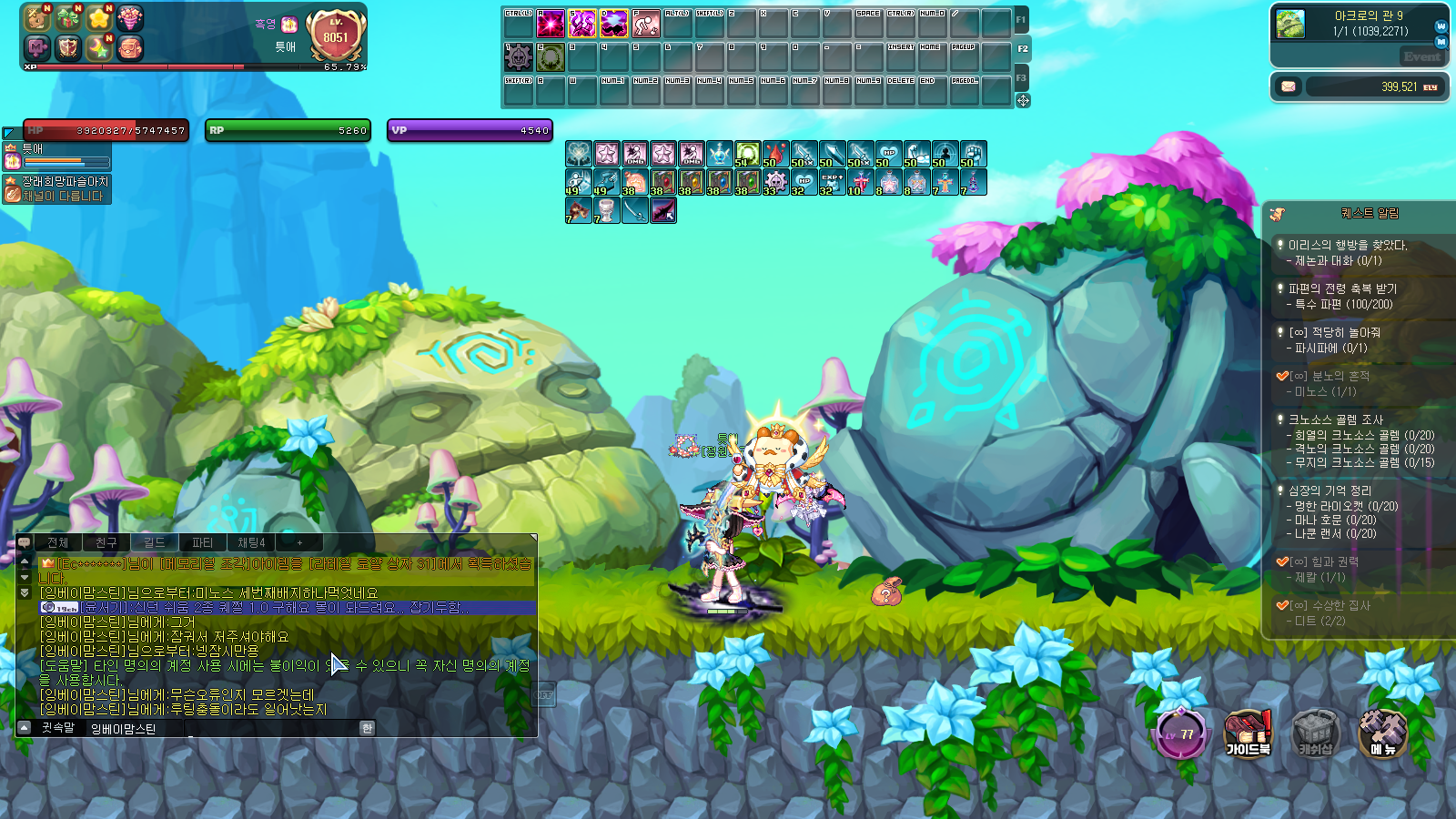Image resolution: width=1456 pixels, height=819 pixels.
Task: Open the mailbox envelope icon
Action: click(1289, 86)
